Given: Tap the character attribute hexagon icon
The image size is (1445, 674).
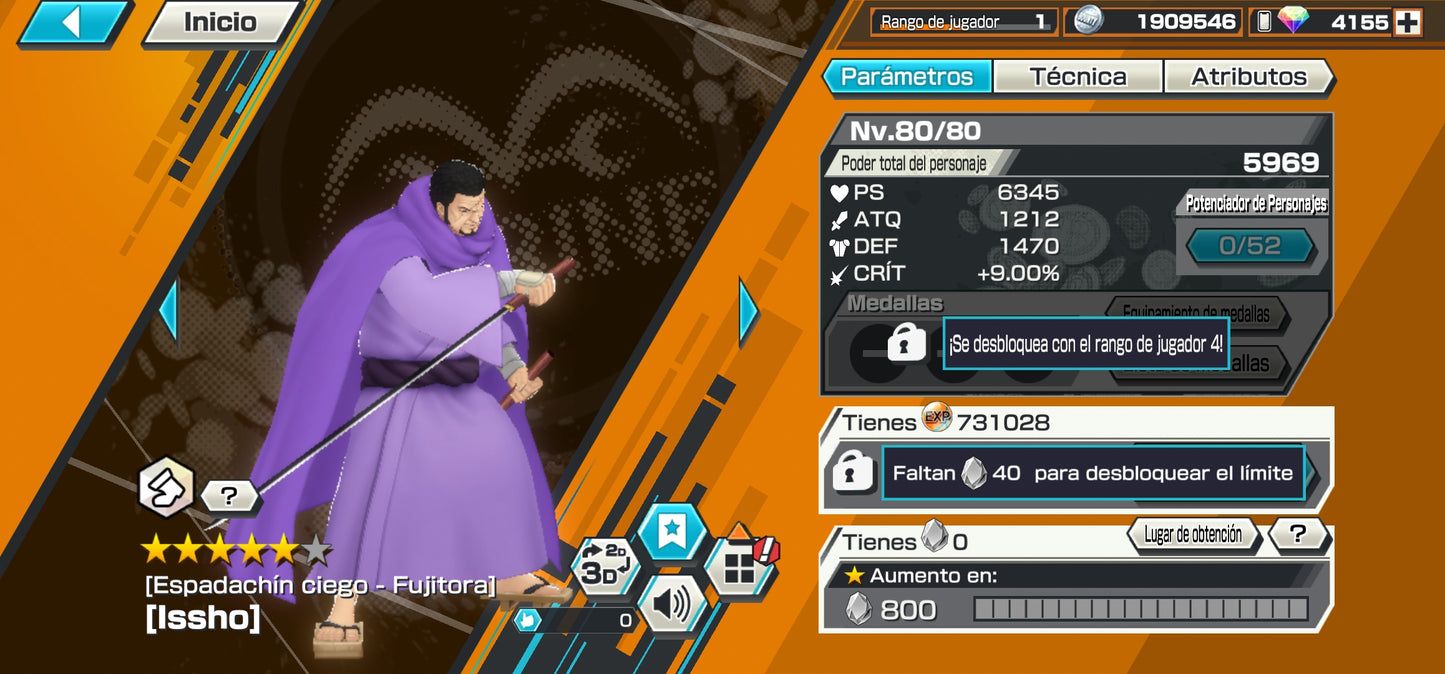Looking at the screenshot, I should pos(166,487).
